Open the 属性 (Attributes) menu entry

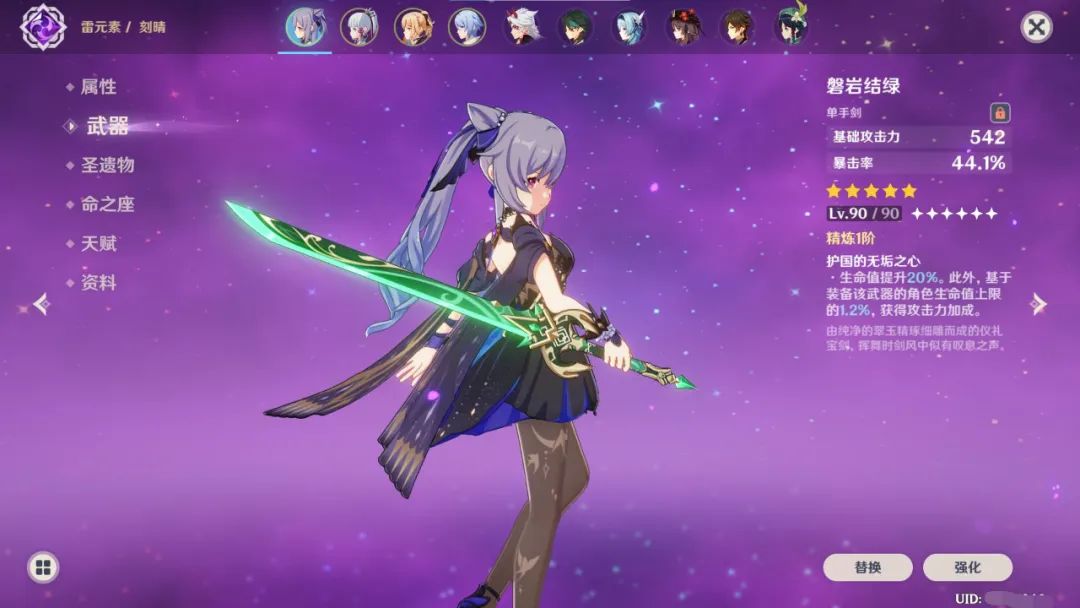click(98, 87)
